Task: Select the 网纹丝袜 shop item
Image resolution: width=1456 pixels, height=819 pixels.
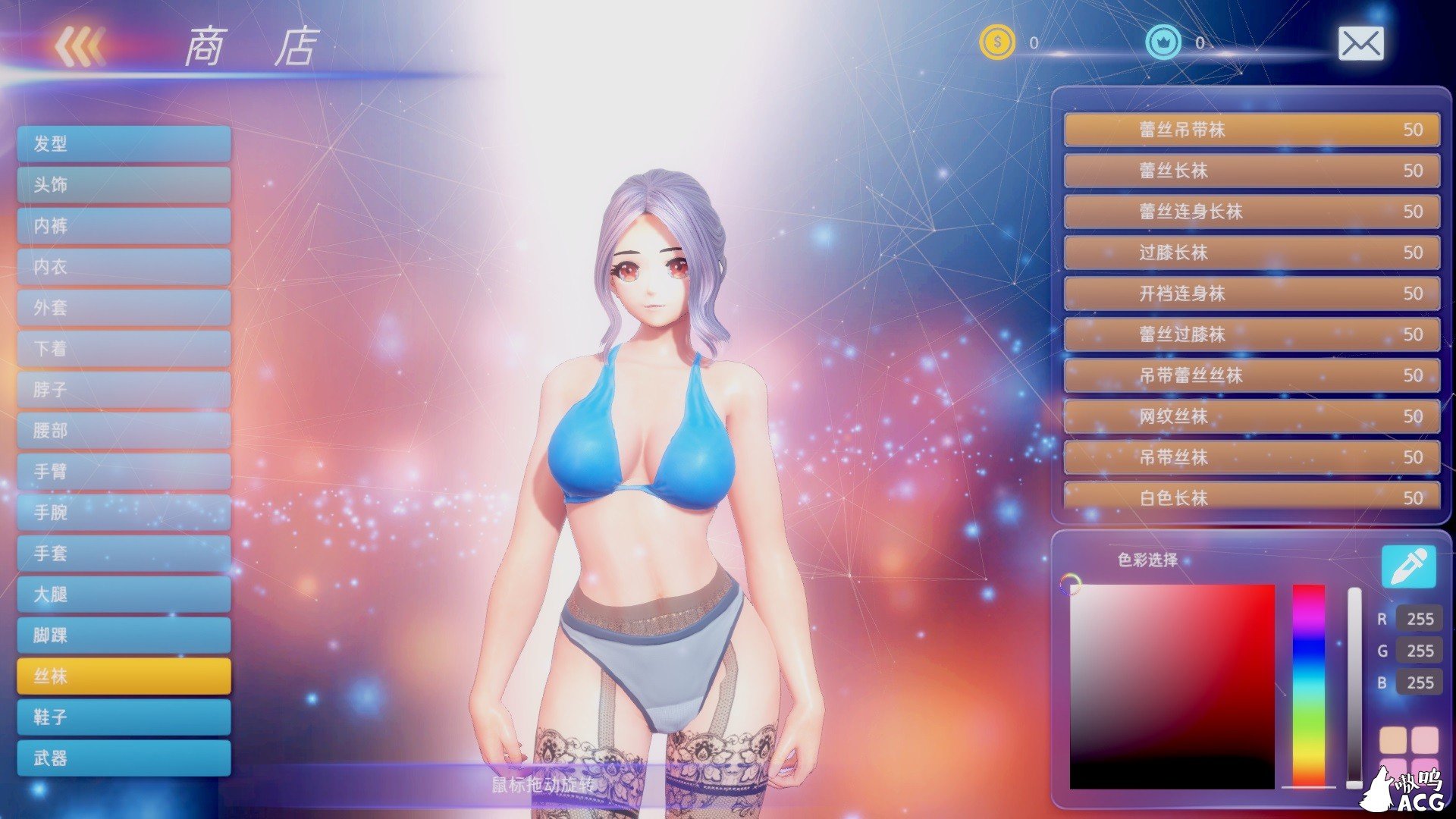Action: point(1251,417)
